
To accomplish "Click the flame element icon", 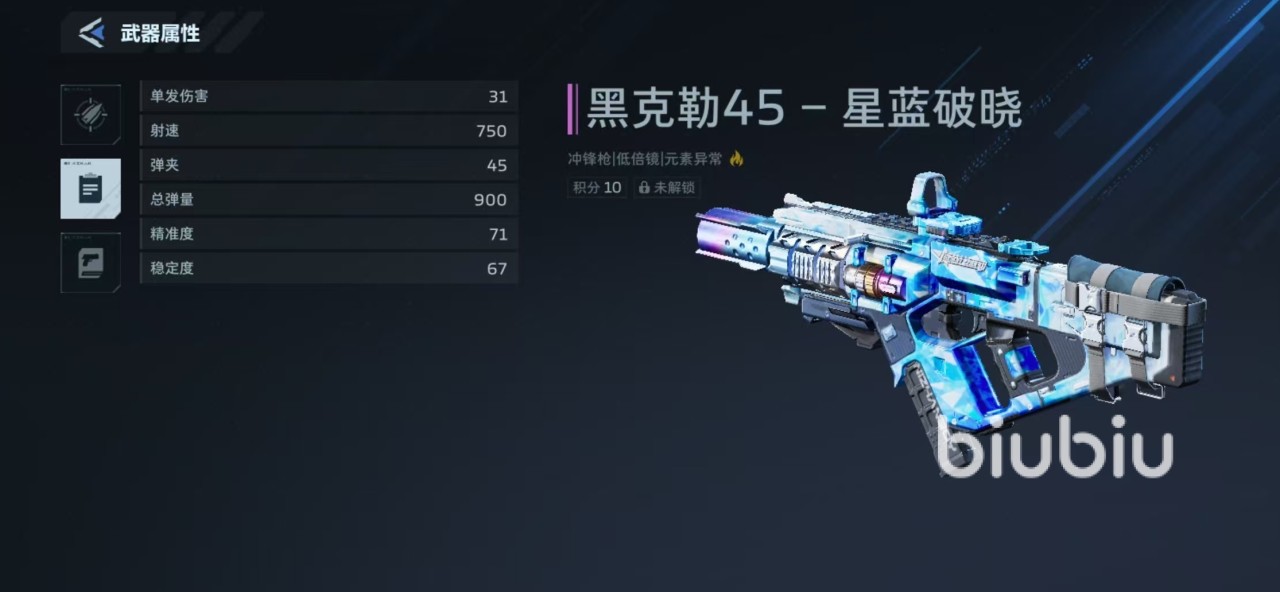I will [x=737, y=158].
